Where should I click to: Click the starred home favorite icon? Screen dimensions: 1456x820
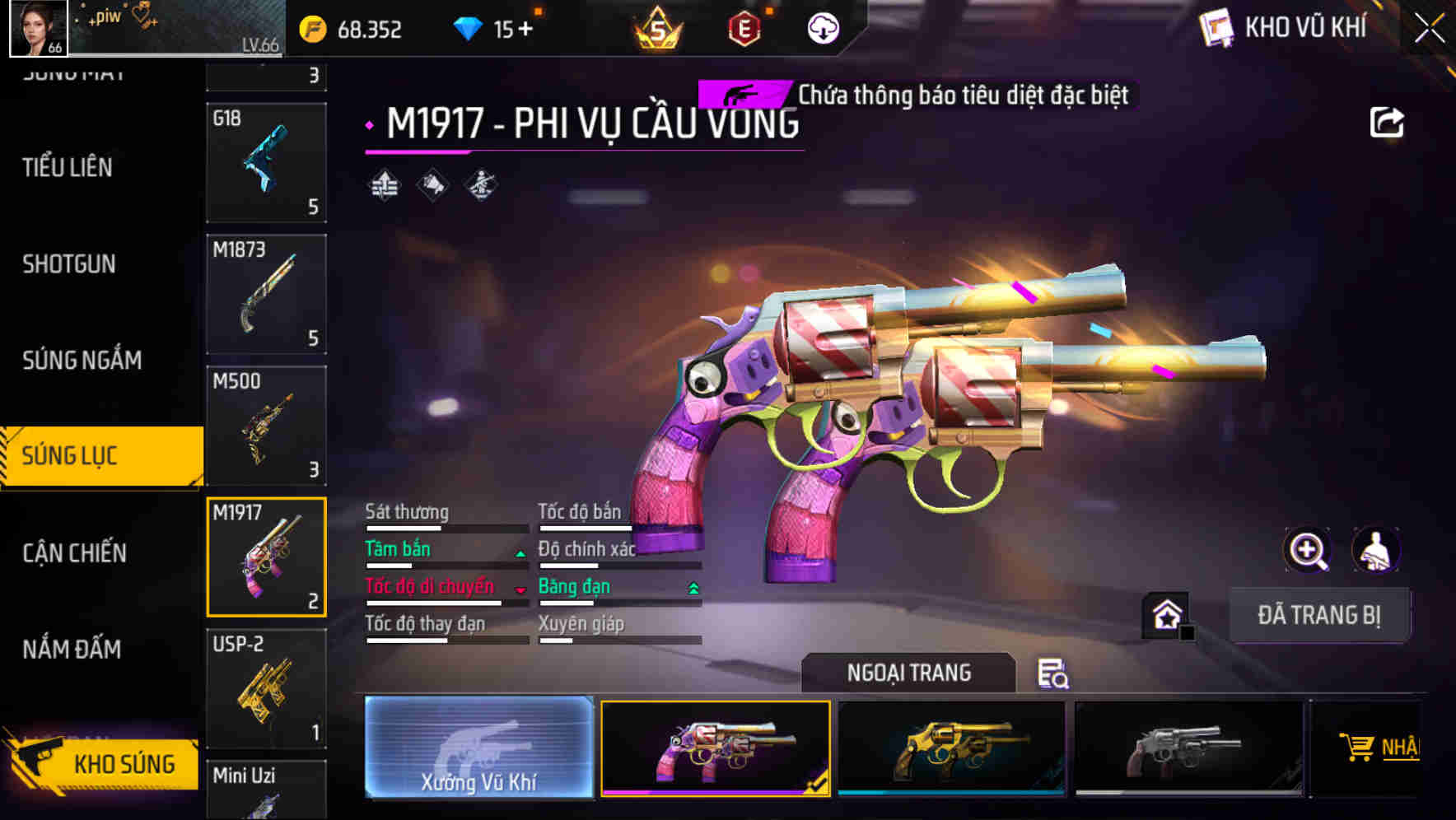[1164, 614]
